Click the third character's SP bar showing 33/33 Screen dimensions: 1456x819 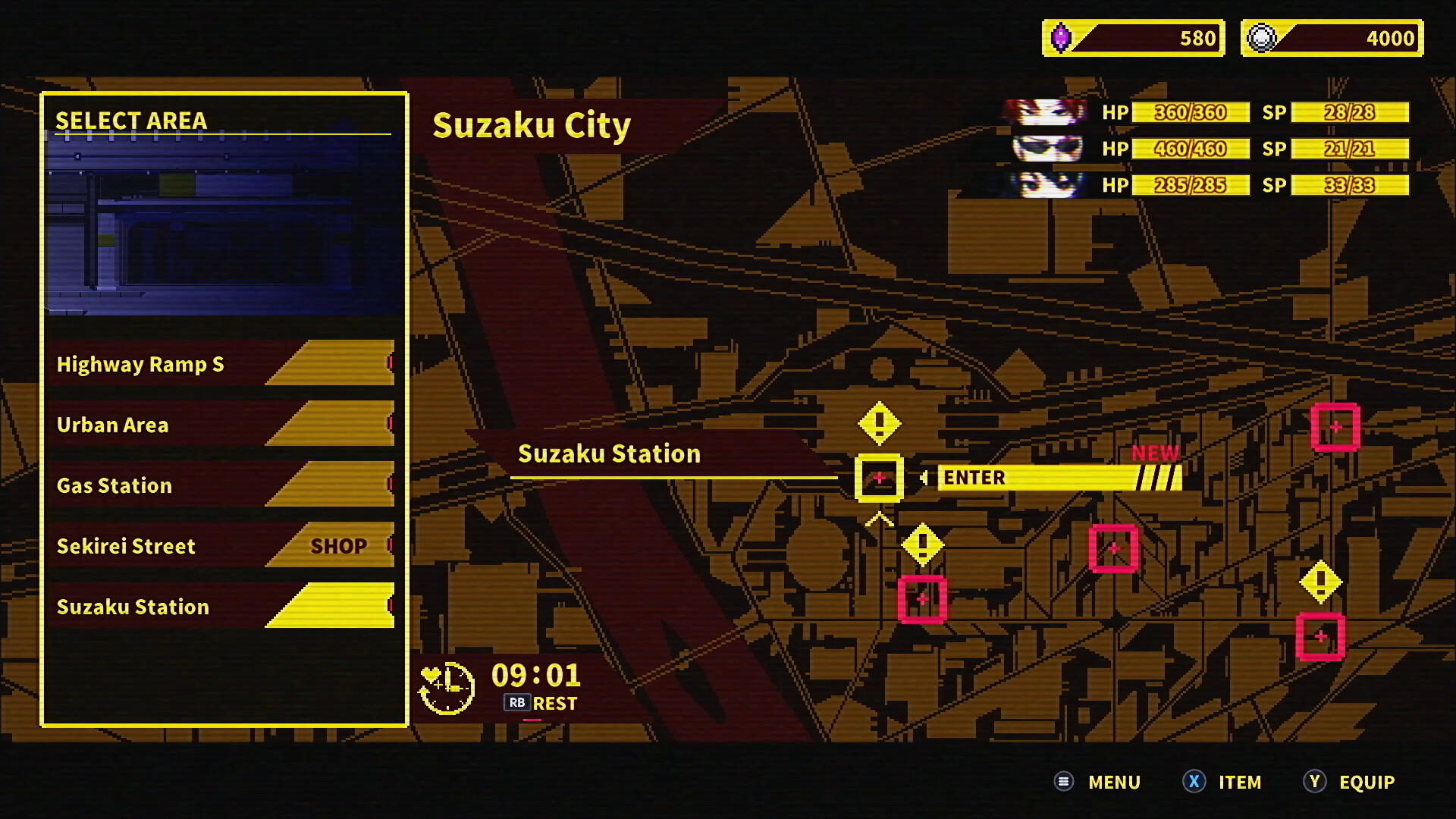[1349, 185]
